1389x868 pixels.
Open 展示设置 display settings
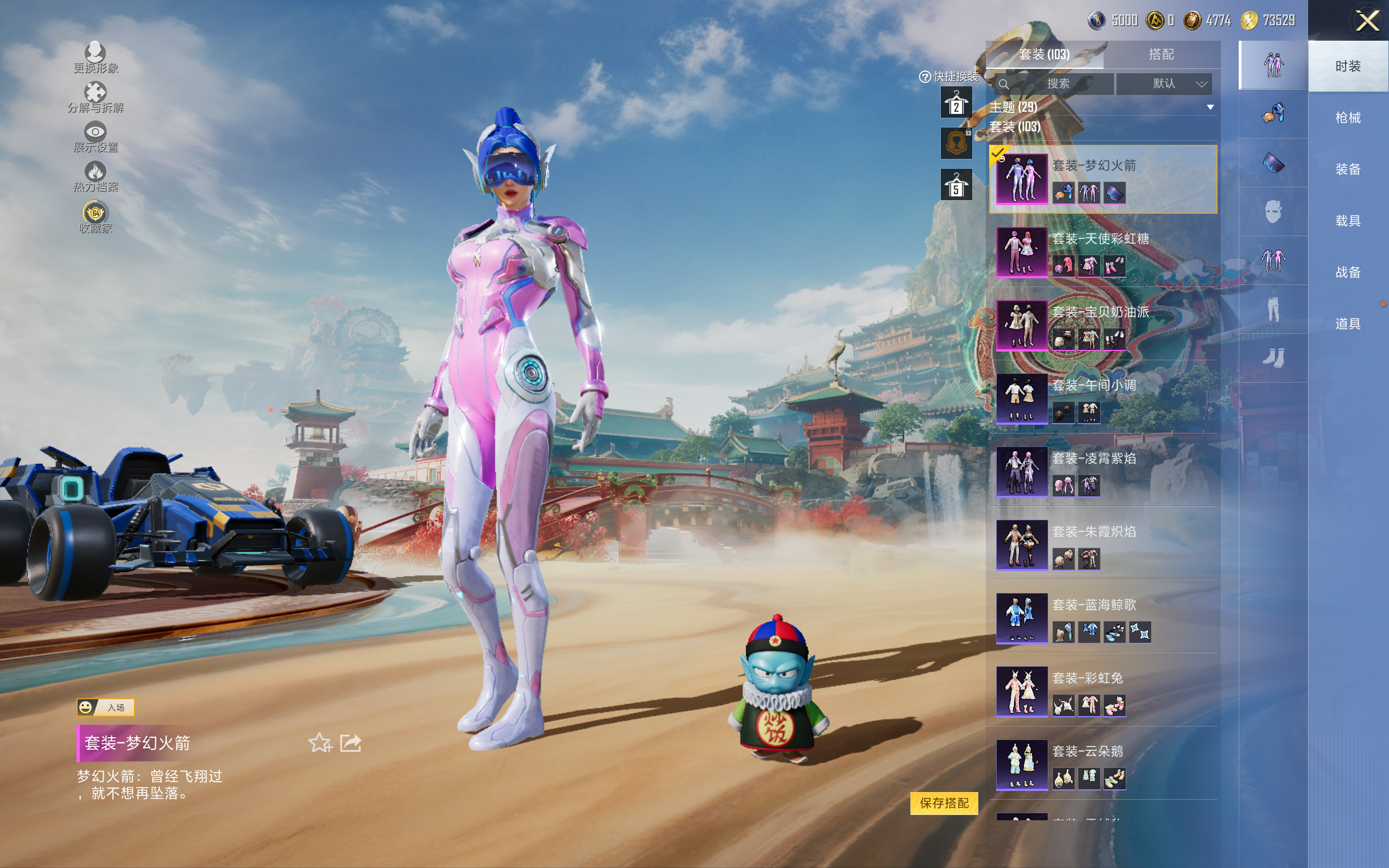pyautogui.click(x=95, y=137)
